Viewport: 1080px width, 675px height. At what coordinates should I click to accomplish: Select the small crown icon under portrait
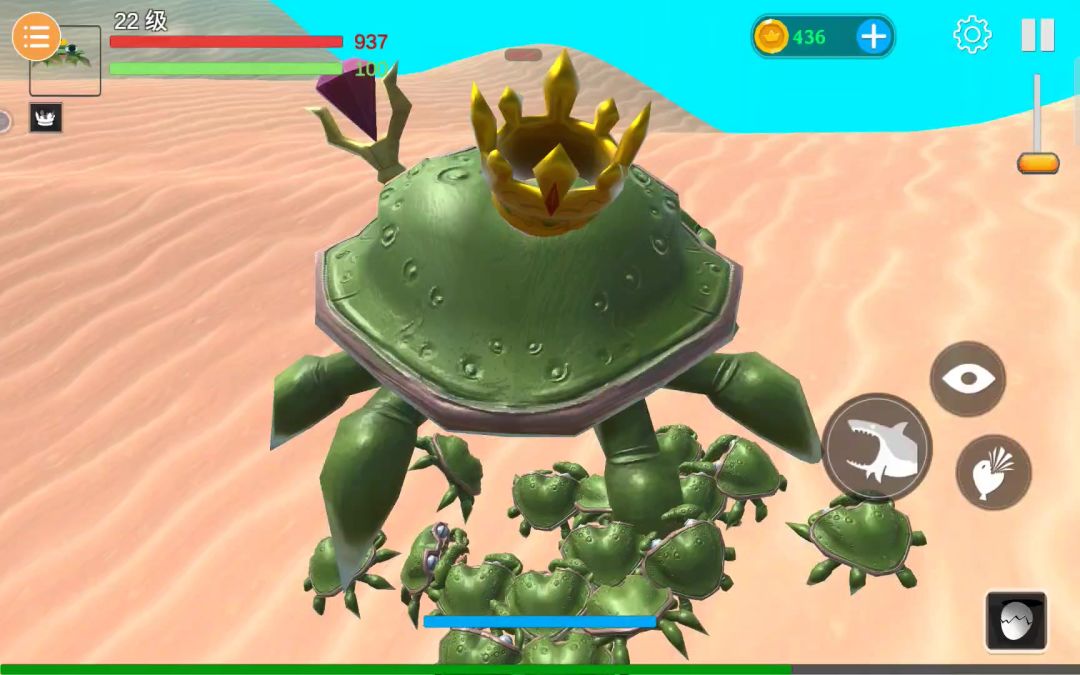coord(46,118)
